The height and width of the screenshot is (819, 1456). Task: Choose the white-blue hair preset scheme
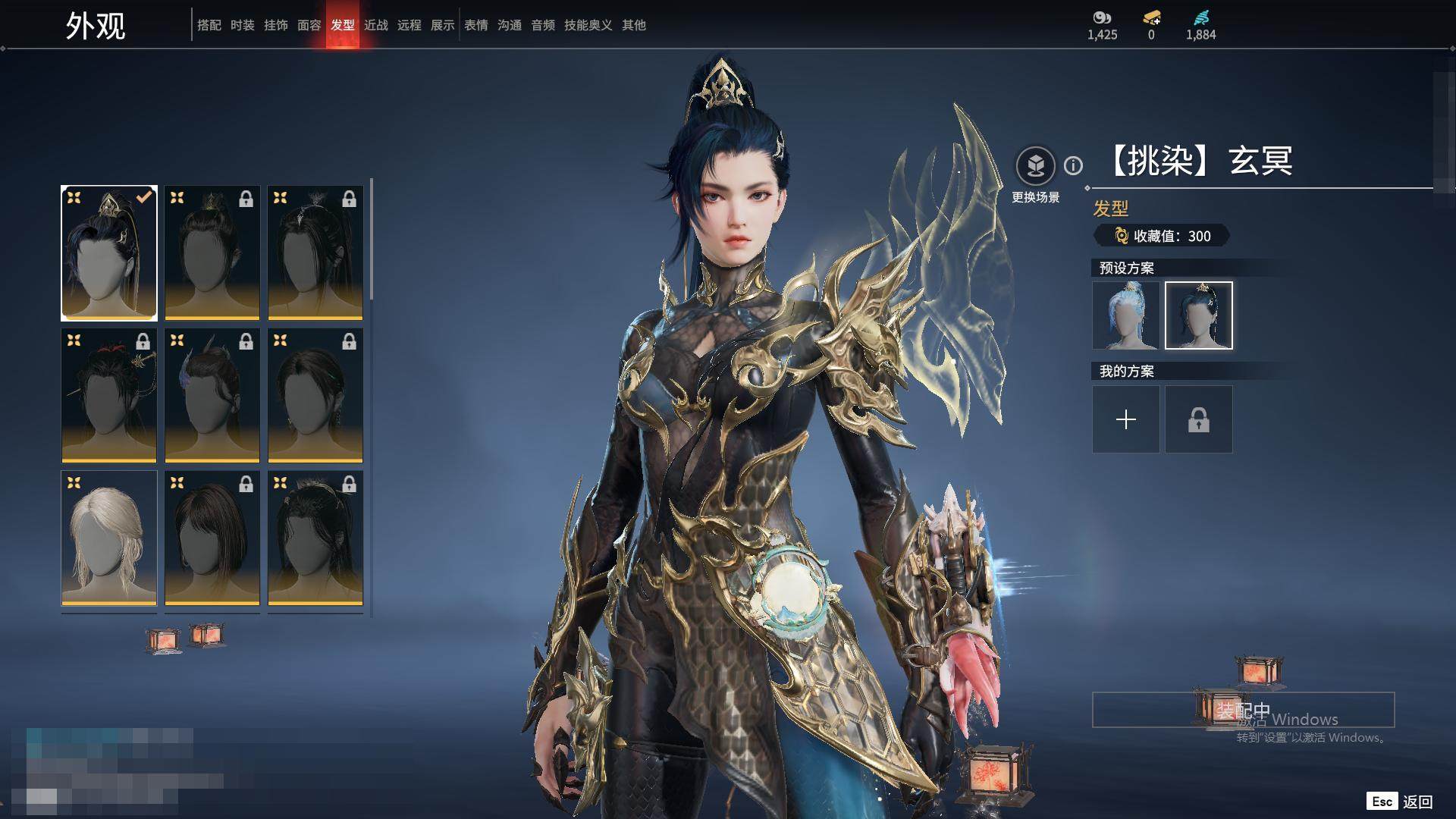(1125, 315)
